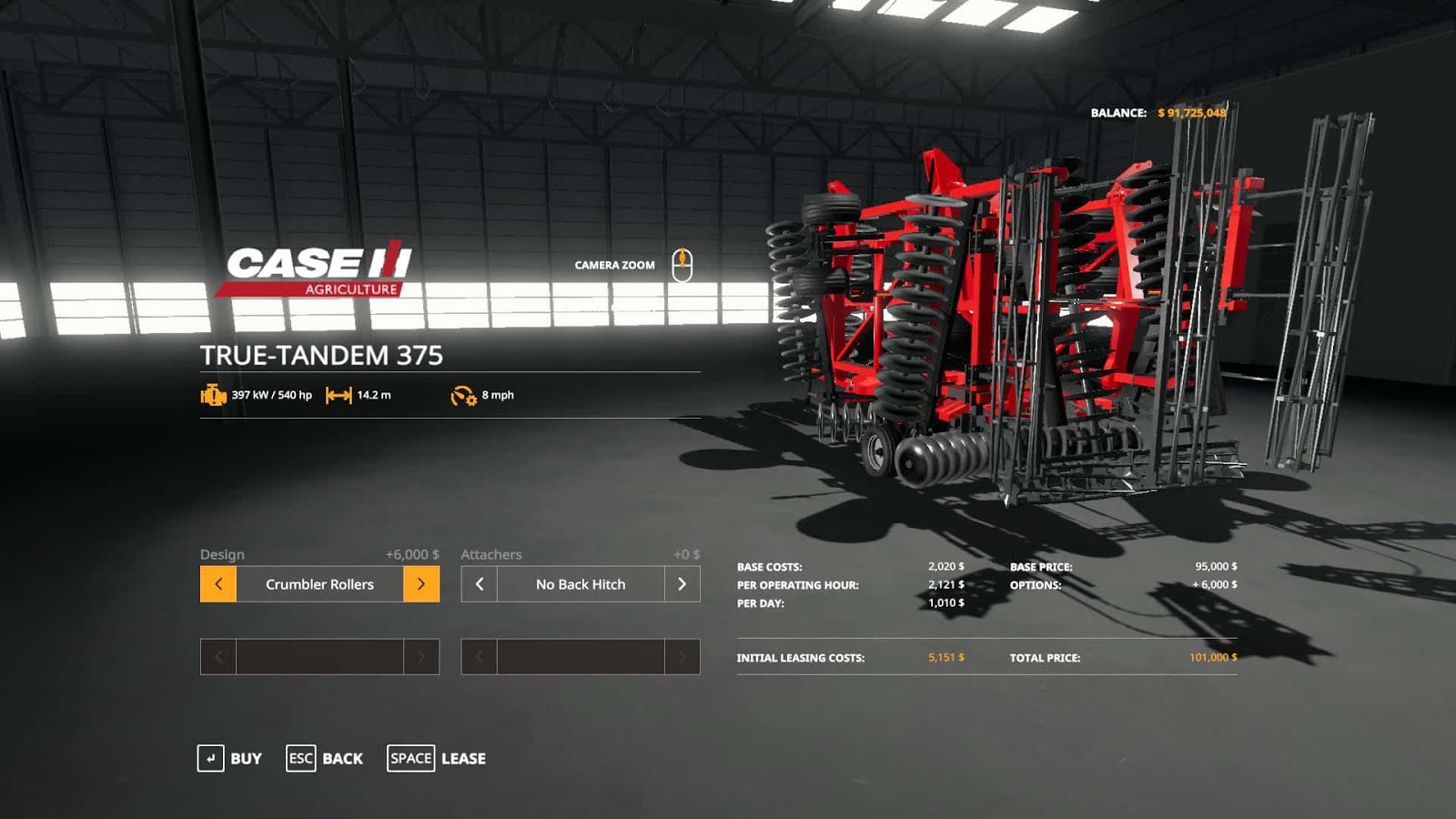Click the Camera Zoom mouse icon

683,264
